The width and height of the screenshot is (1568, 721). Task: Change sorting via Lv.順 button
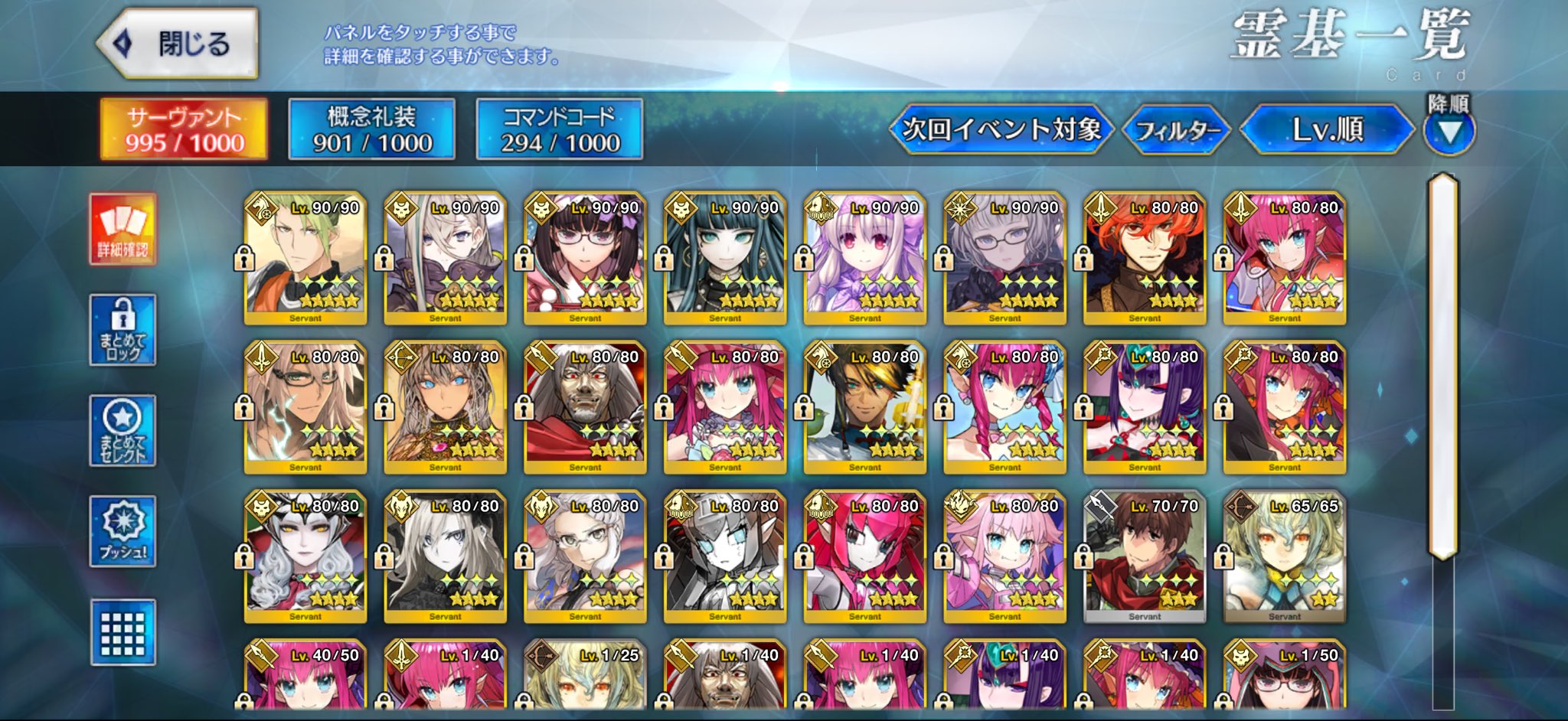tap(1327, 129)
